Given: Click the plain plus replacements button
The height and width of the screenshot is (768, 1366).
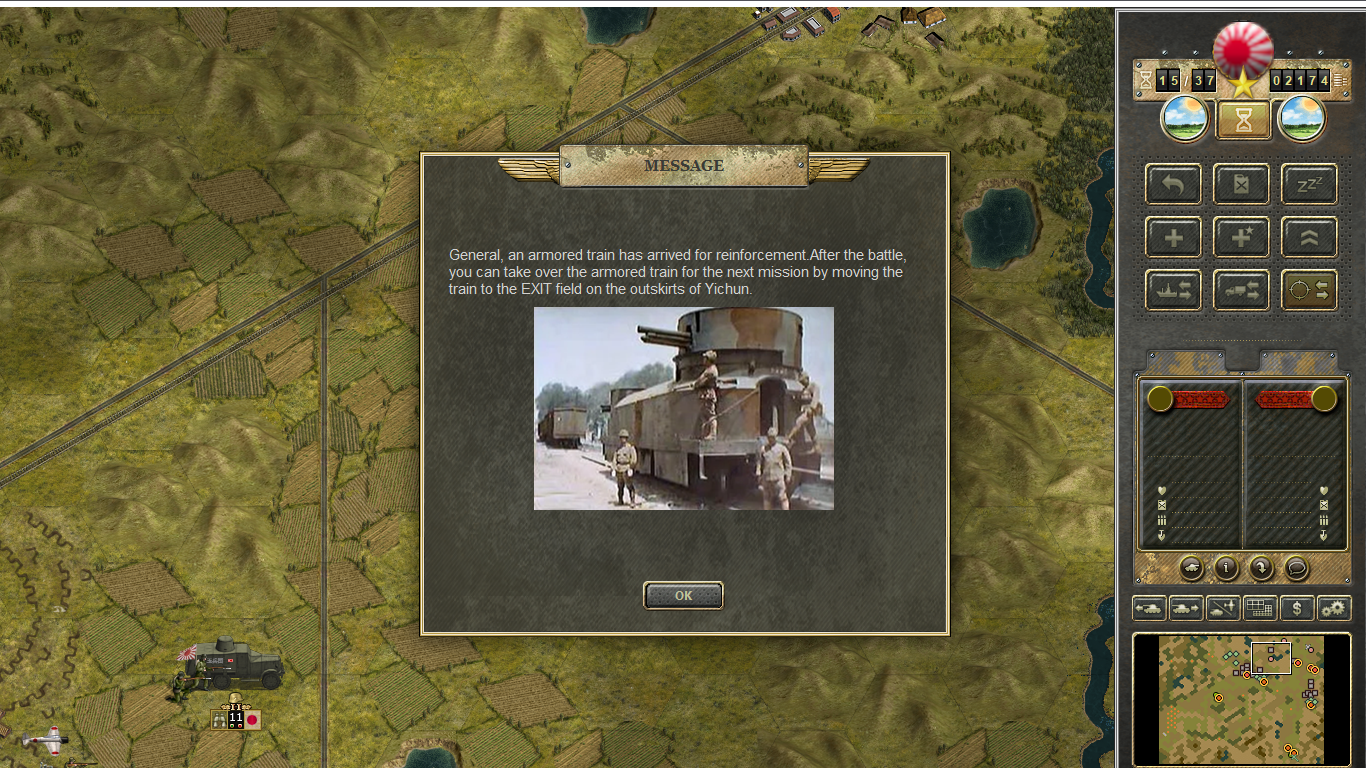Looking at the screenshot, I should click(x=1173, y=238).
